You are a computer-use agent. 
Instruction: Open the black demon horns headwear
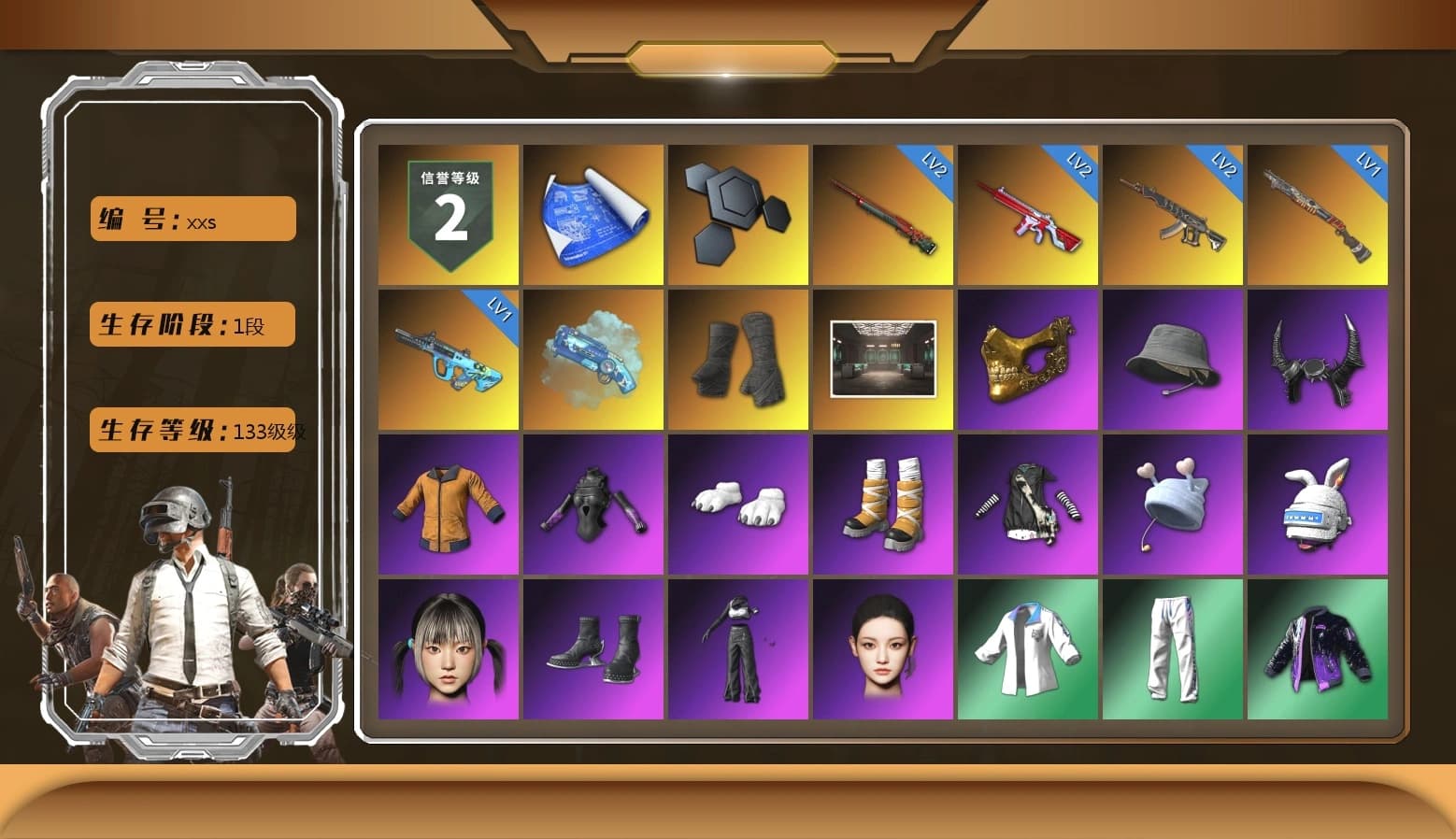coord(1319,360)
